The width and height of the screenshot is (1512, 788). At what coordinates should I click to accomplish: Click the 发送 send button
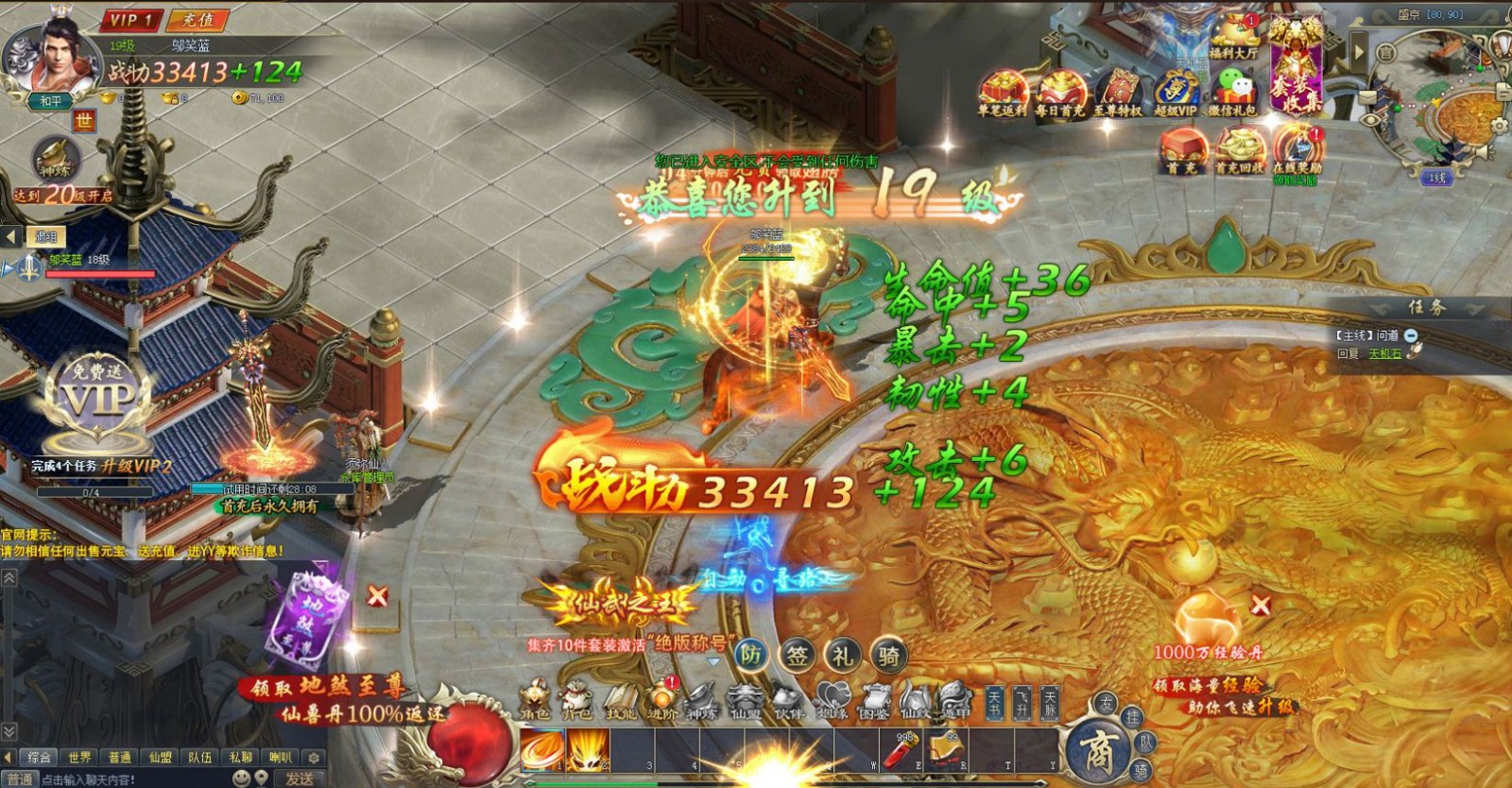tap(300, 778)
